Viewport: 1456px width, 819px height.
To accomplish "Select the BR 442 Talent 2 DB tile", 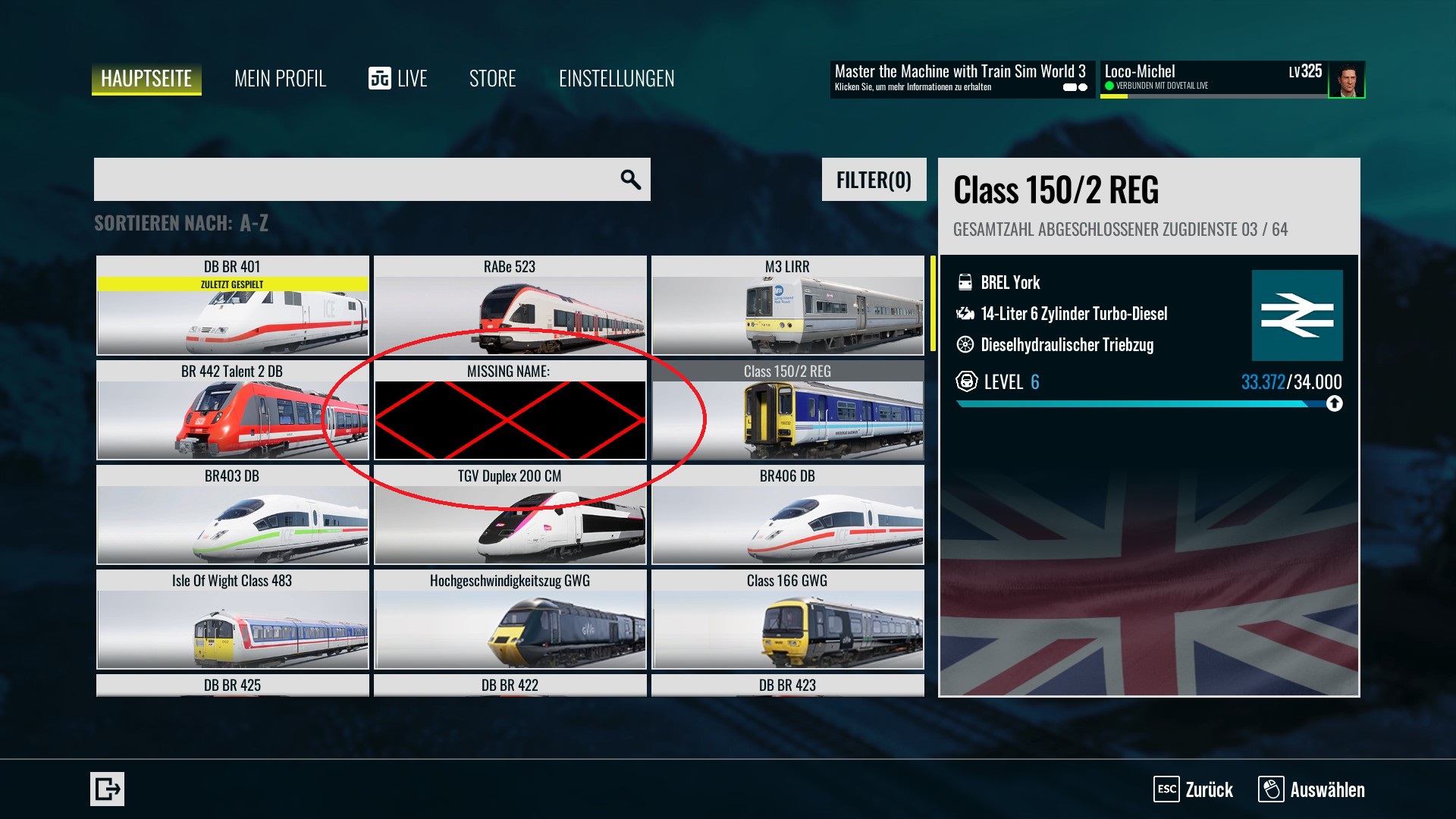I will point(232,410).
